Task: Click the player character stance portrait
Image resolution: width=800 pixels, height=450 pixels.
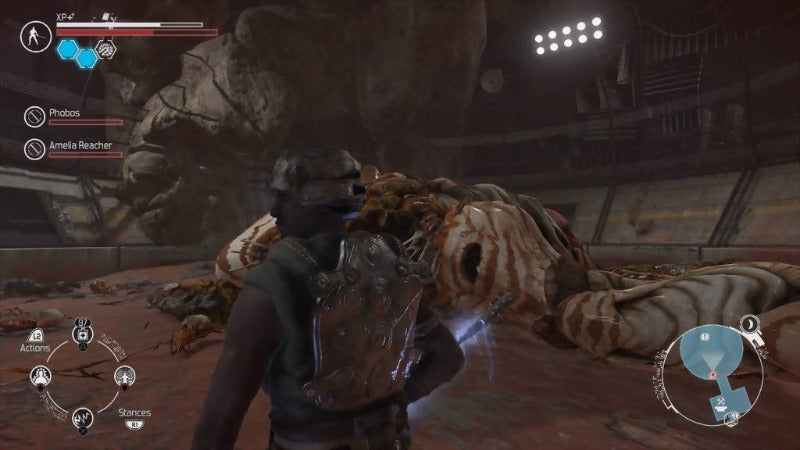Action: pyautogui.click(x=35, y=37)
